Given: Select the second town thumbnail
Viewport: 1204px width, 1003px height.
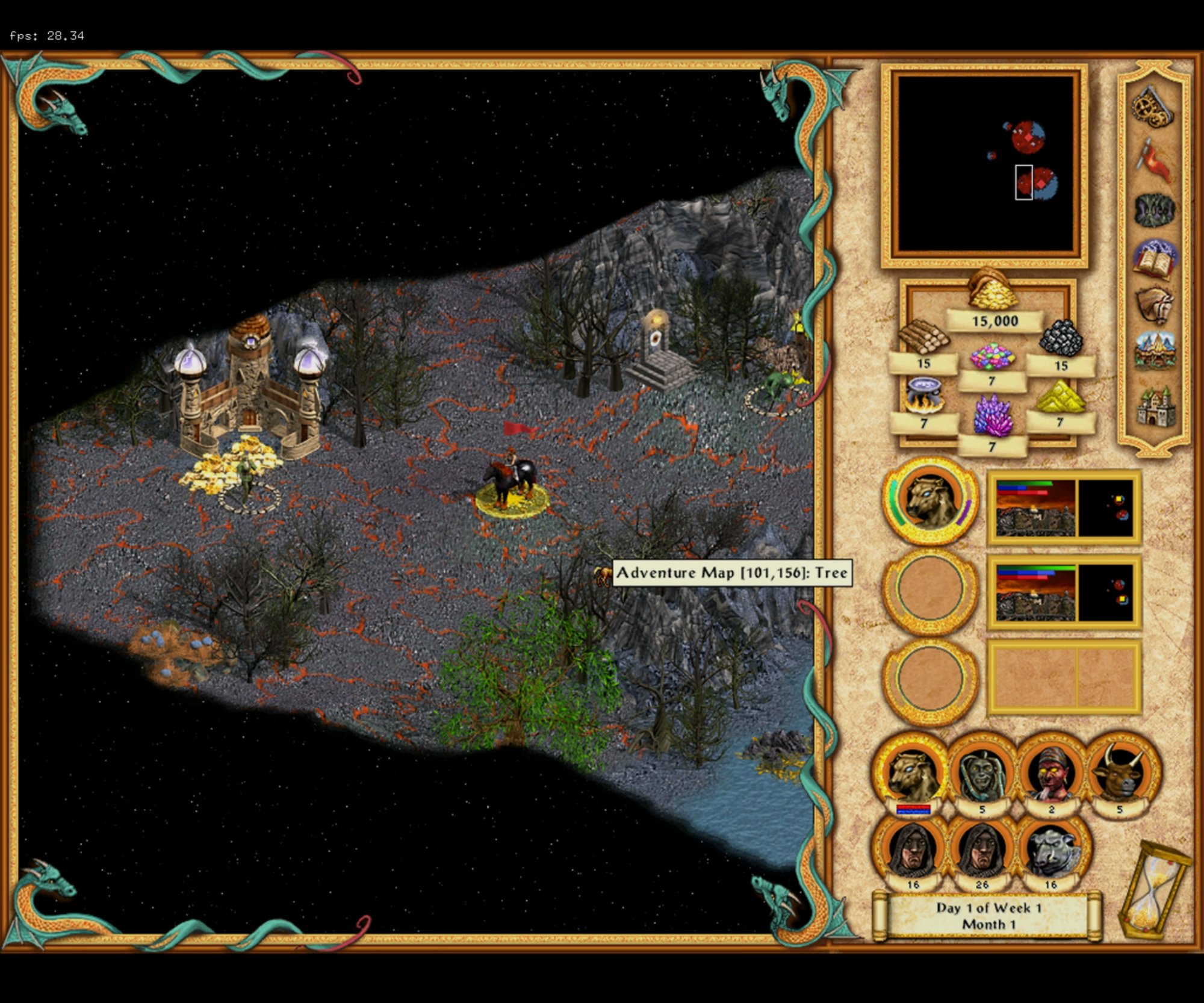Looking at the screenshot, I should point(1064,592).
